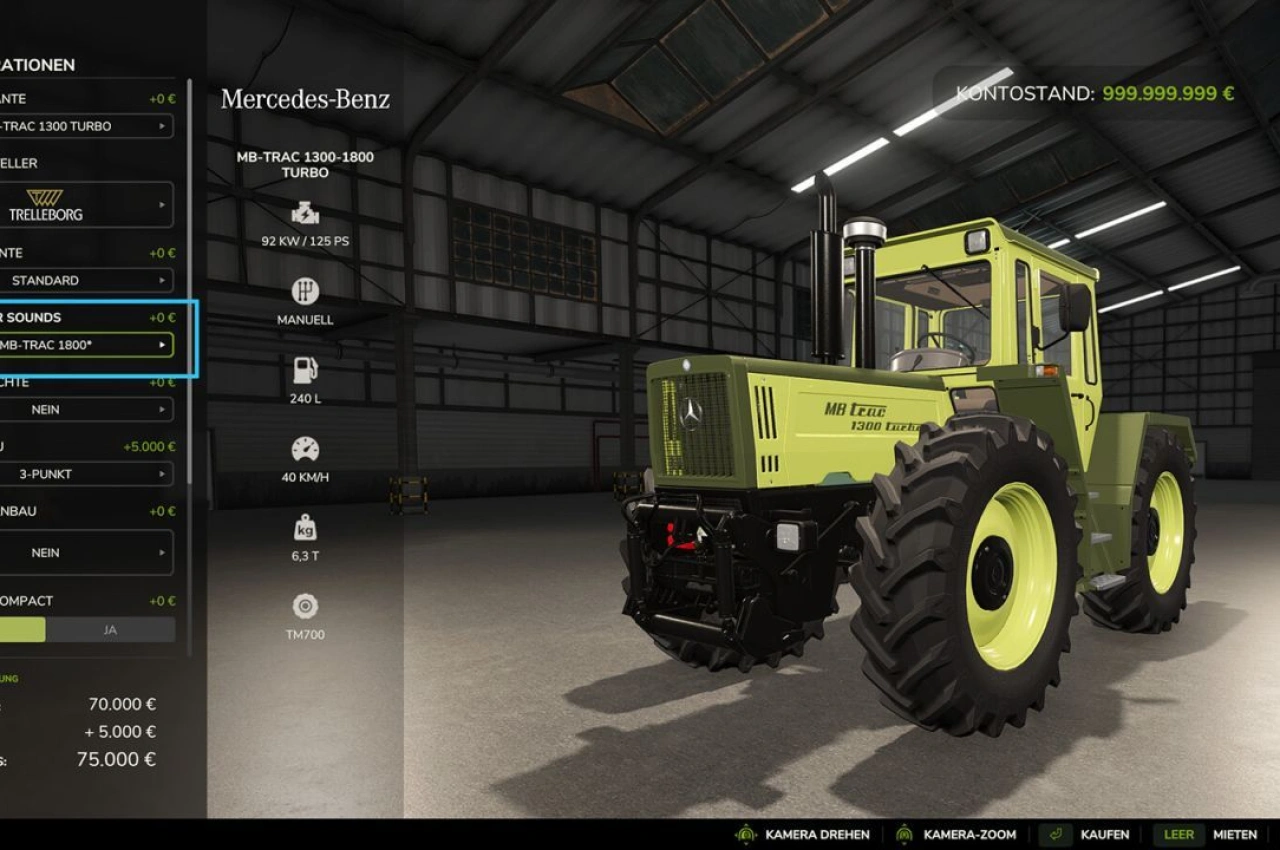The width and height of the screenshot is (1280, 850).
Task: Click the KONTOSTAND balance display
Action: click(1093, 92)
